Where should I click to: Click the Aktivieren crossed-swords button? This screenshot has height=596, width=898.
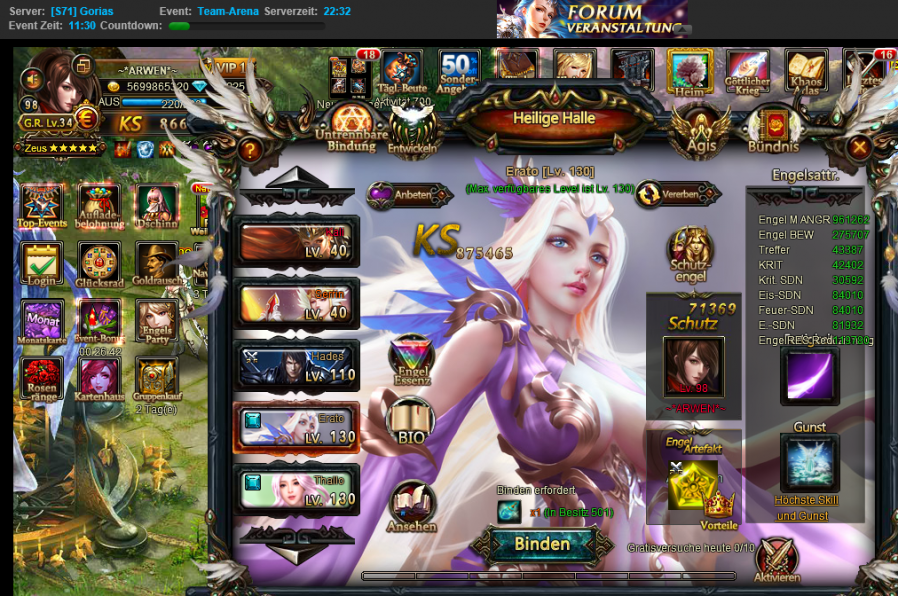777,561
